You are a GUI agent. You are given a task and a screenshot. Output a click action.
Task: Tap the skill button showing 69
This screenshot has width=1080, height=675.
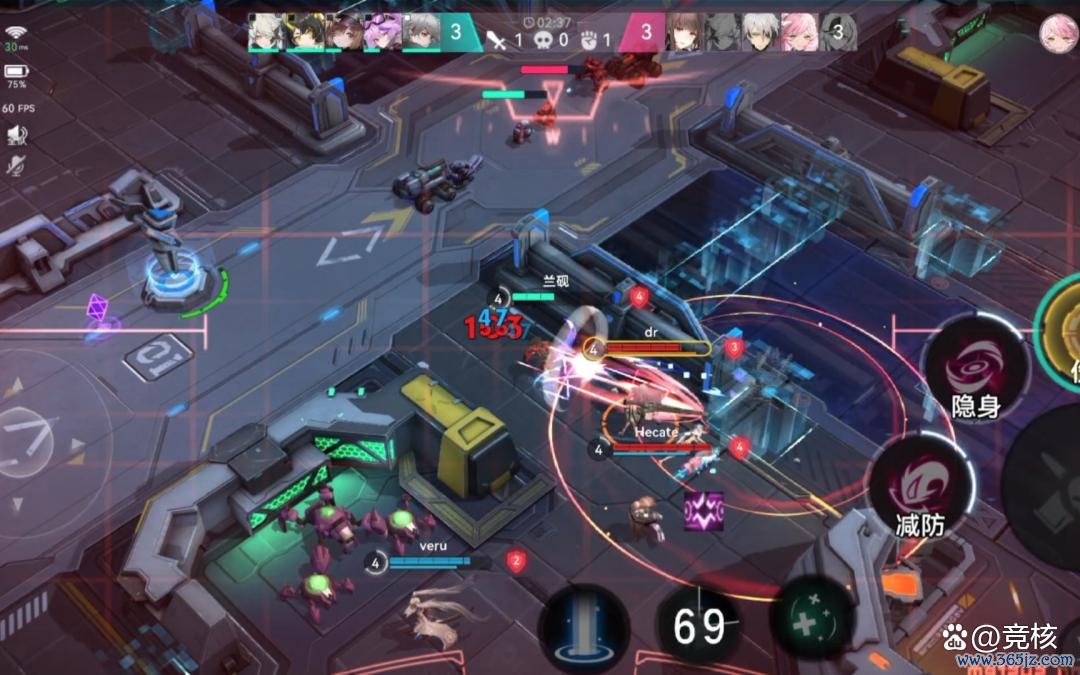coord(699,627)
